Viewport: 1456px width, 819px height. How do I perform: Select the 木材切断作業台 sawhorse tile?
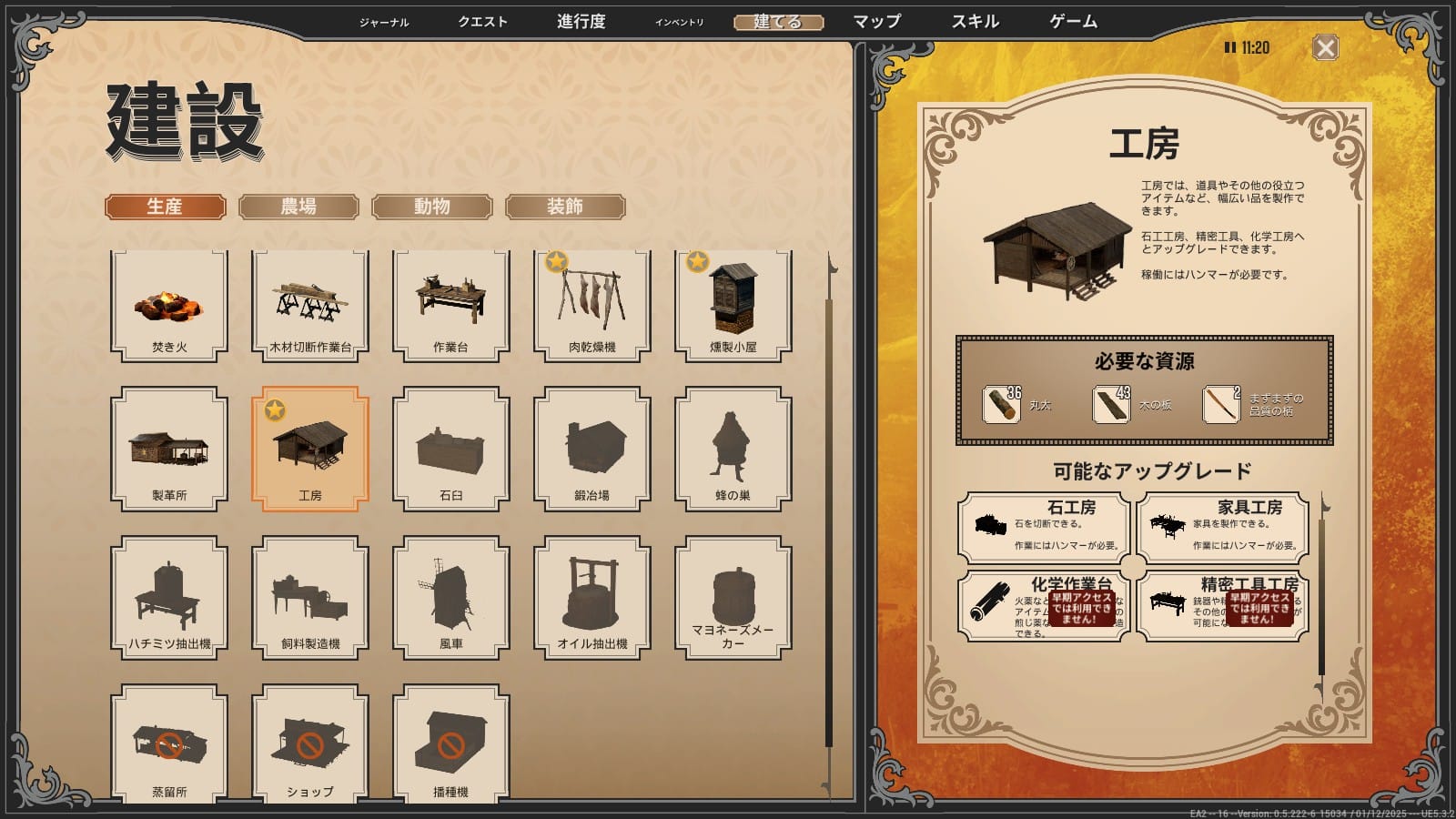coord(310,305)
